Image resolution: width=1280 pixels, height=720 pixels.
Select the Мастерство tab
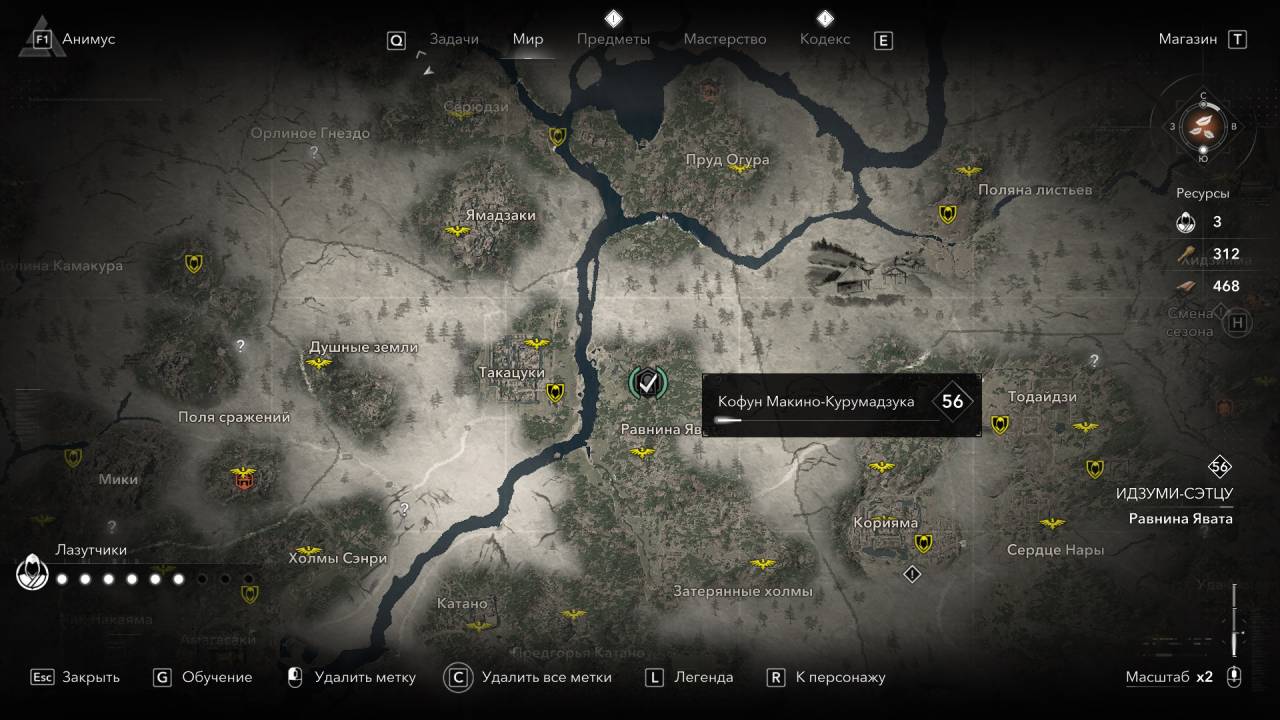coord(724,39)
